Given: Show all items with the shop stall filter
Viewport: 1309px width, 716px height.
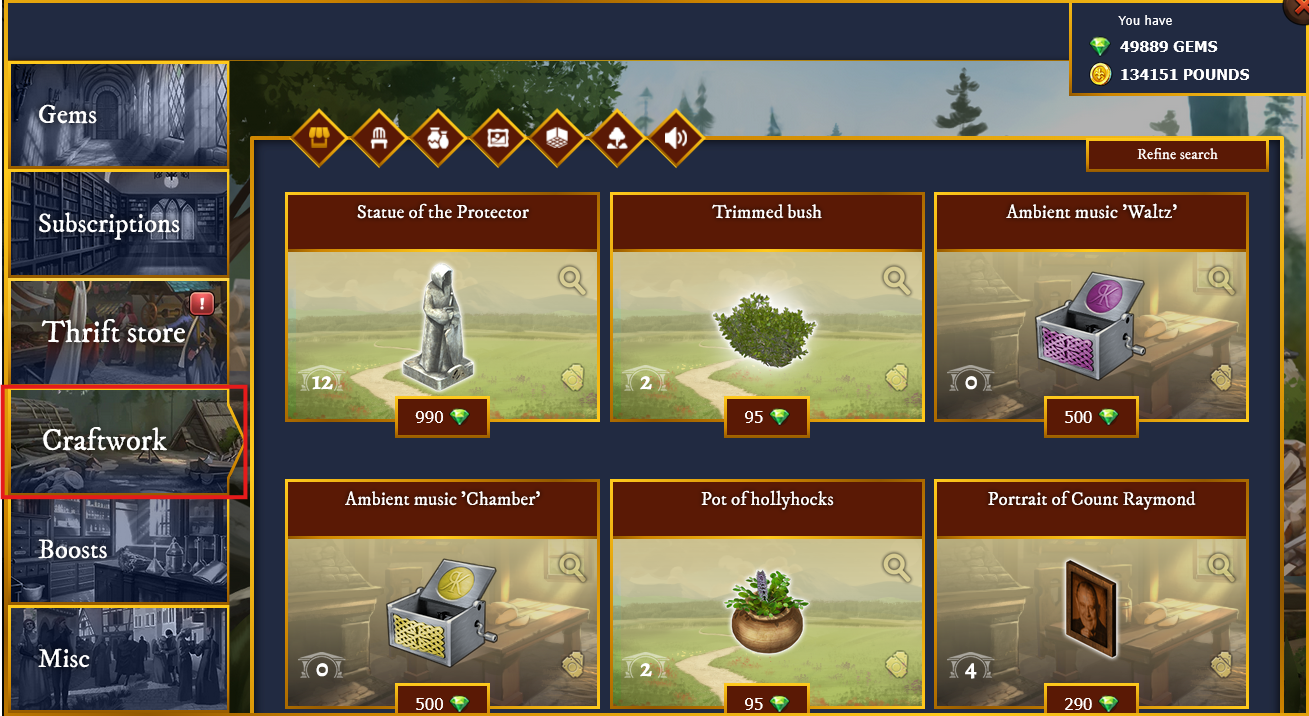Looking at the screenshot, I should pos(318,138).
